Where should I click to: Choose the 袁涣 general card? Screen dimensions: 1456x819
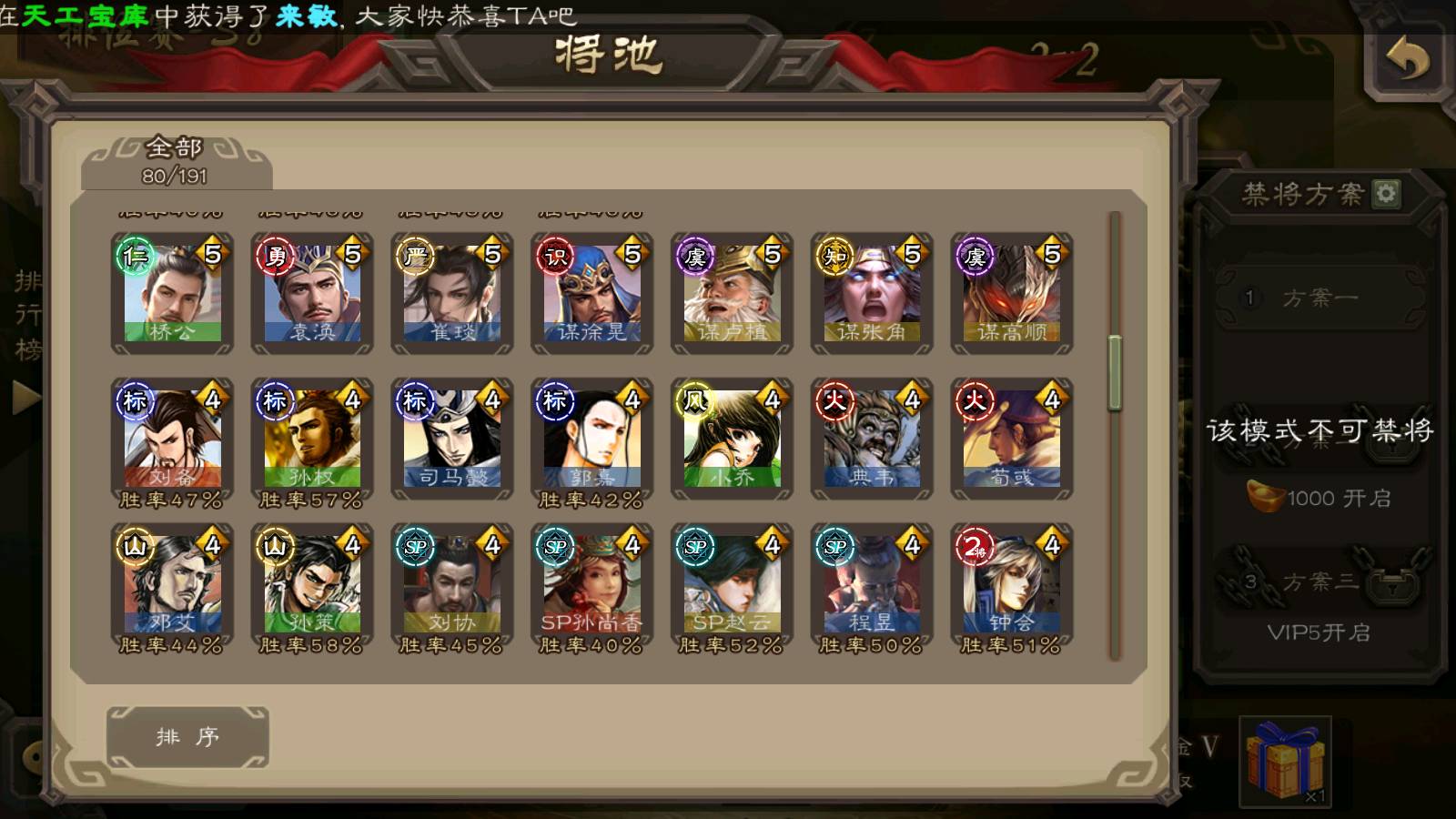point(312,293)
